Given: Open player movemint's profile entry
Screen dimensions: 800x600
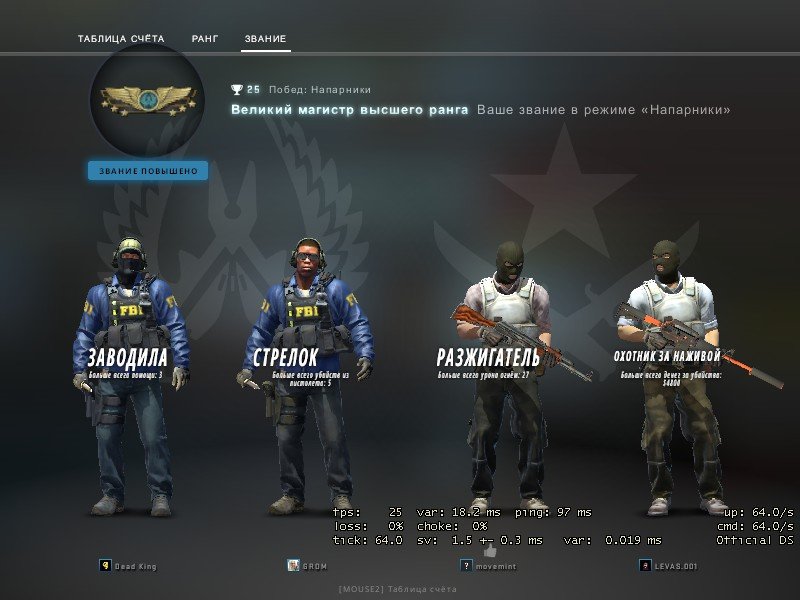Looking at the screenshot, I should (x=496, y=565).
